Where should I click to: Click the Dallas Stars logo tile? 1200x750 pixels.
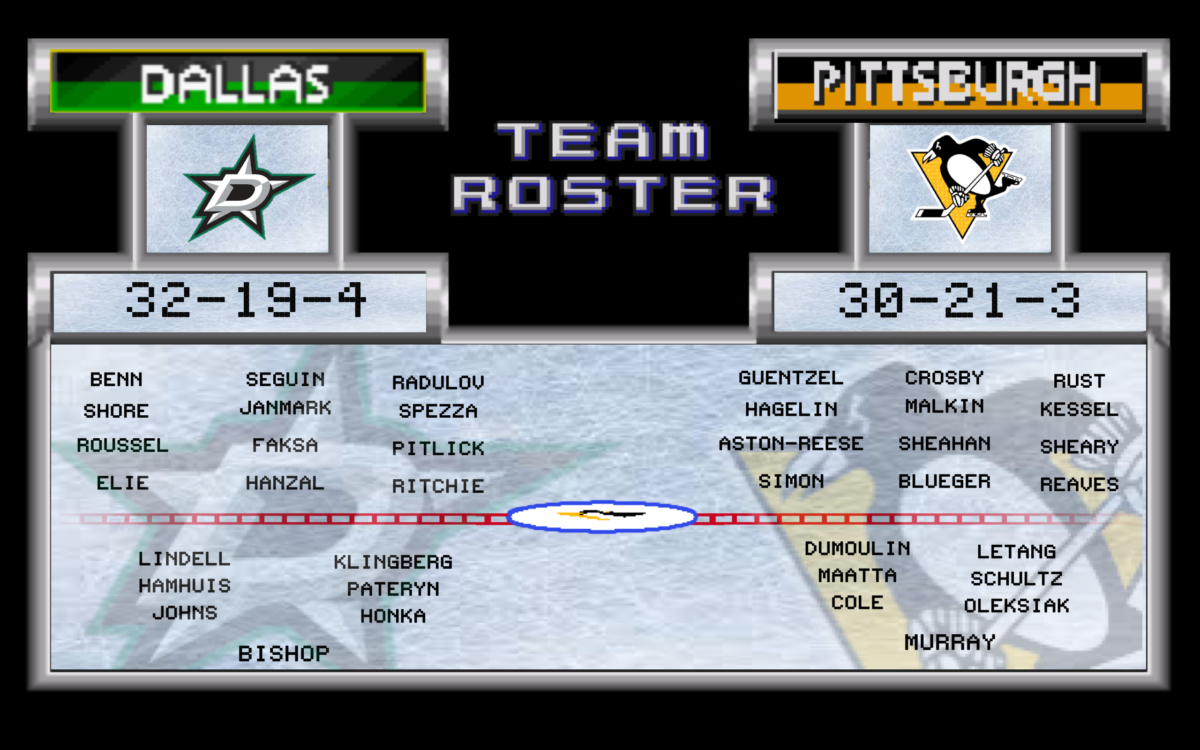[238, 188]
